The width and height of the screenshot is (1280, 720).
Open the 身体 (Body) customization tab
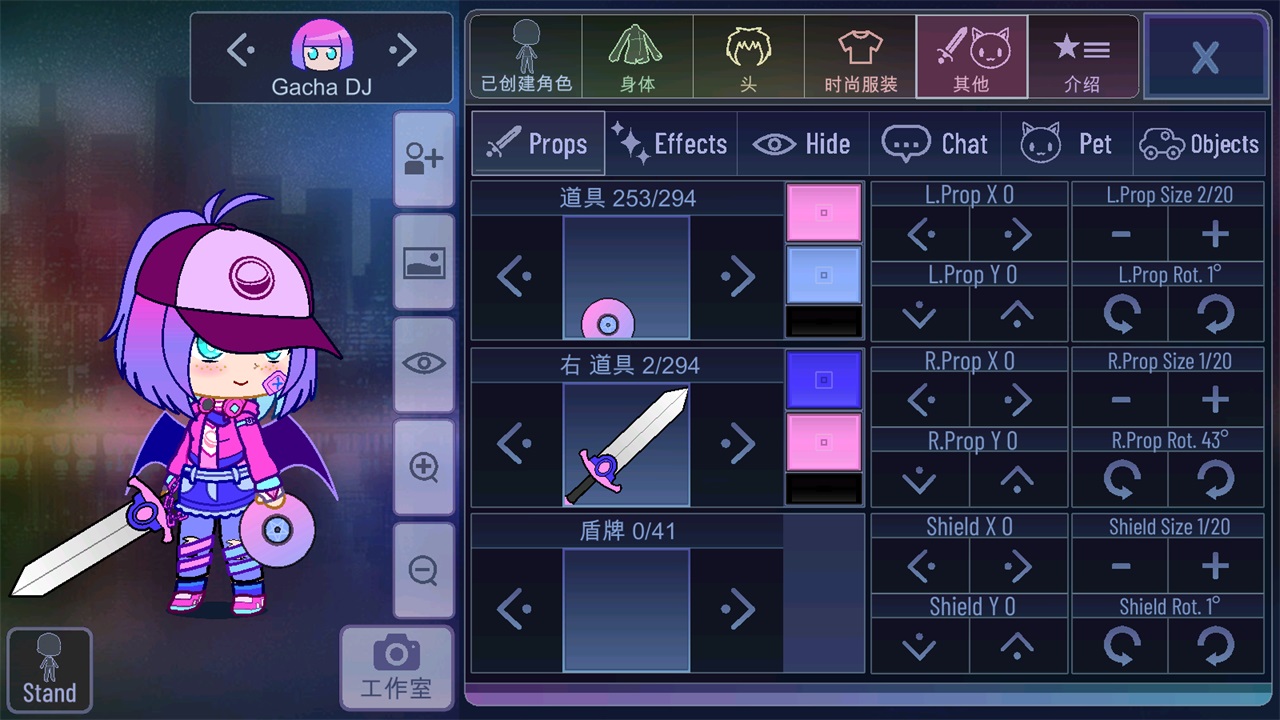637,55
